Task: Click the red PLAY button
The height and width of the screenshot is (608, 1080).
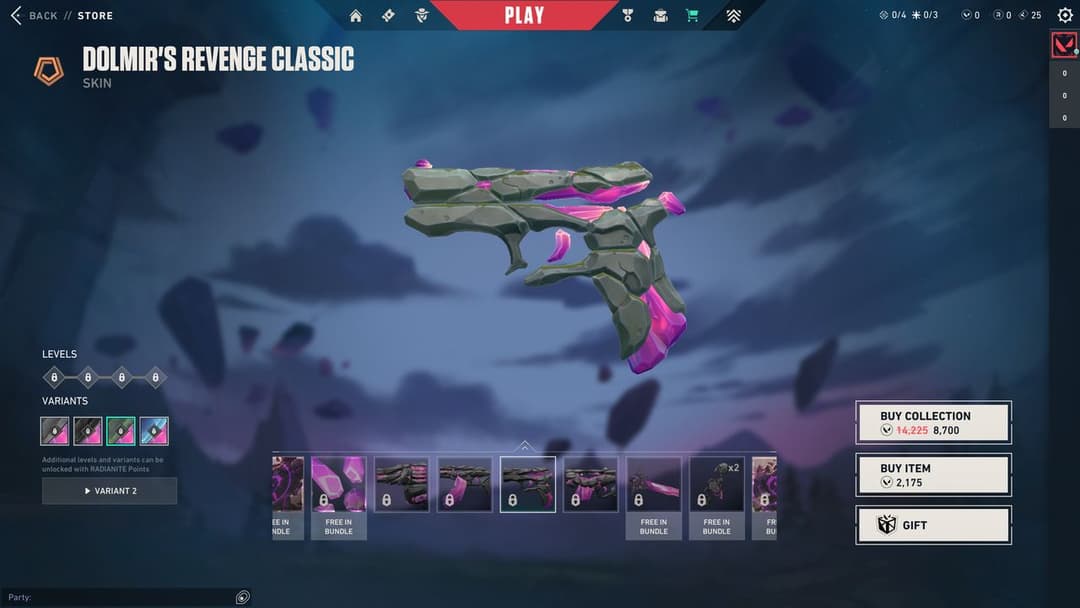Action: (x=524, y=15)
